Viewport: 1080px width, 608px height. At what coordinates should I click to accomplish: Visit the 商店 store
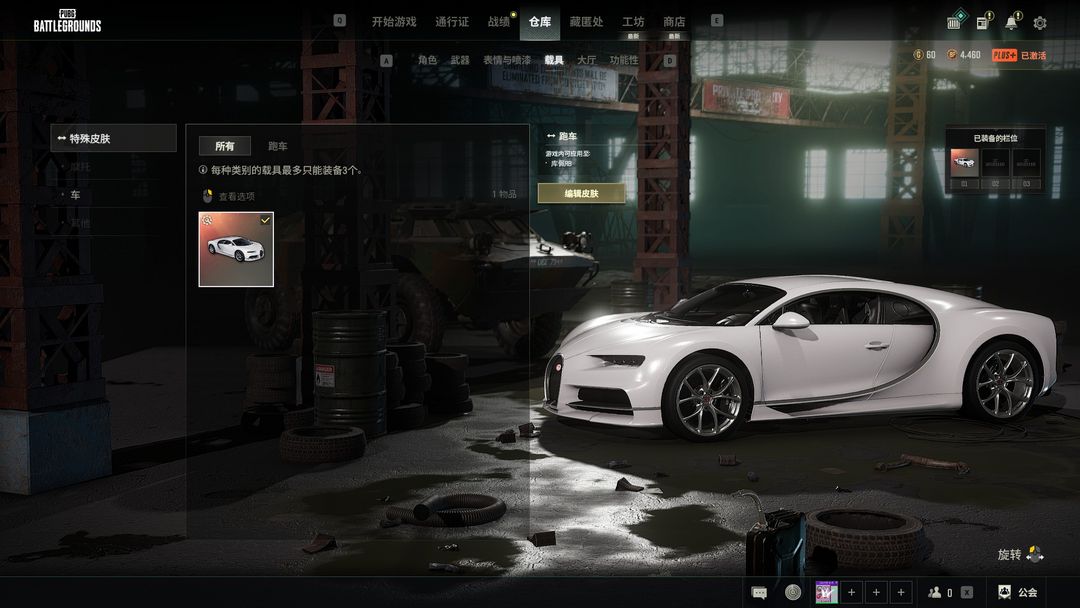pos(674,22)
